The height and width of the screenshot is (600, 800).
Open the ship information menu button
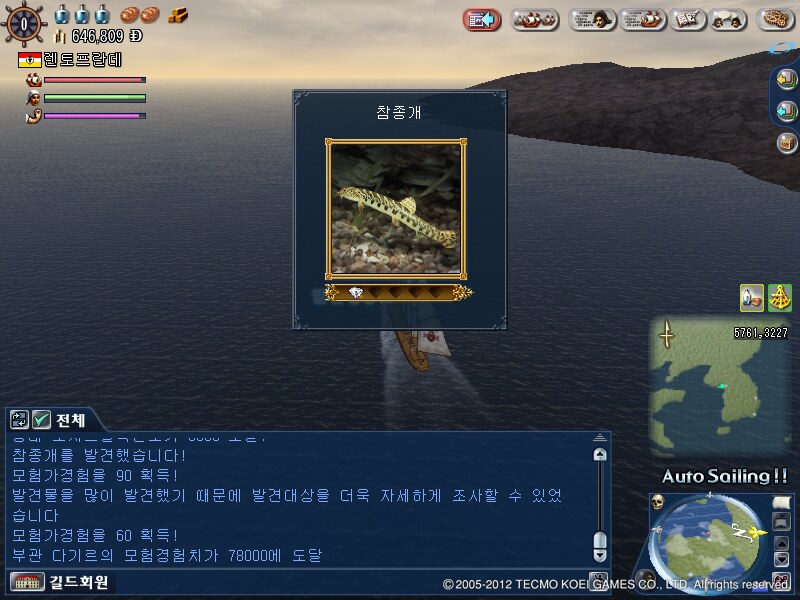[x=642, y=19]
